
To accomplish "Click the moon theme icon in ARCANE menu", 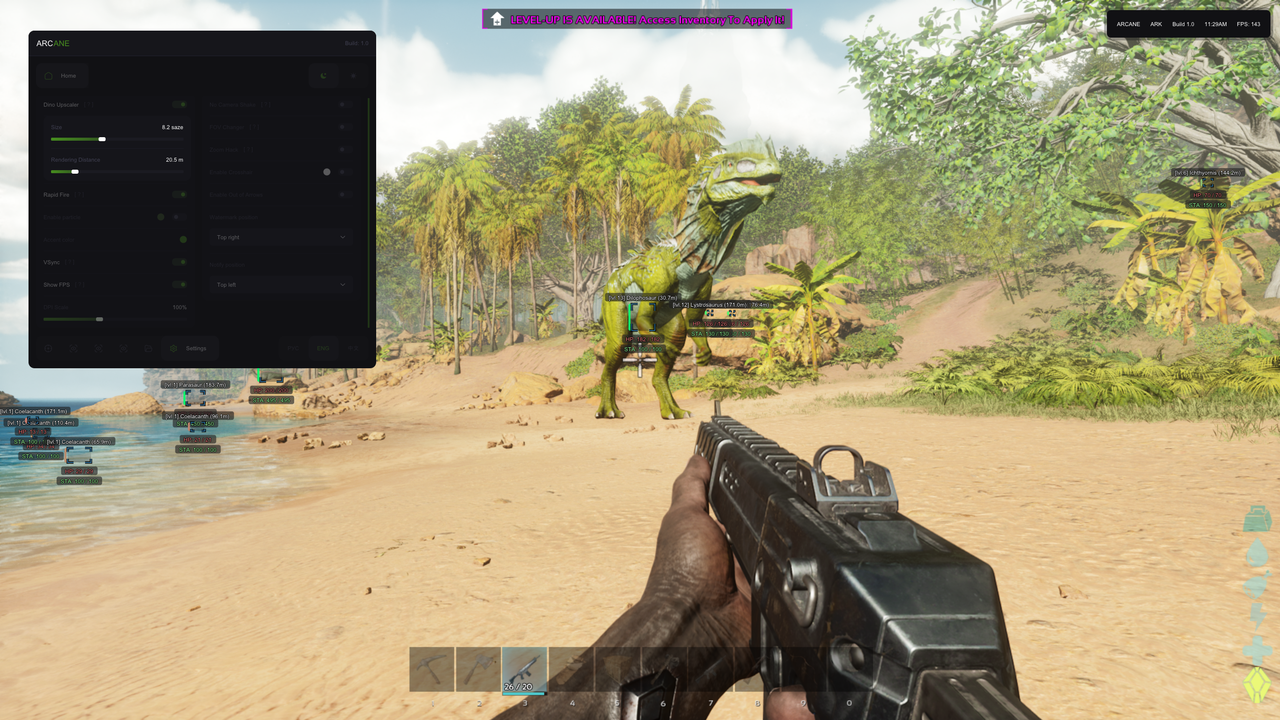I will 323,76.
